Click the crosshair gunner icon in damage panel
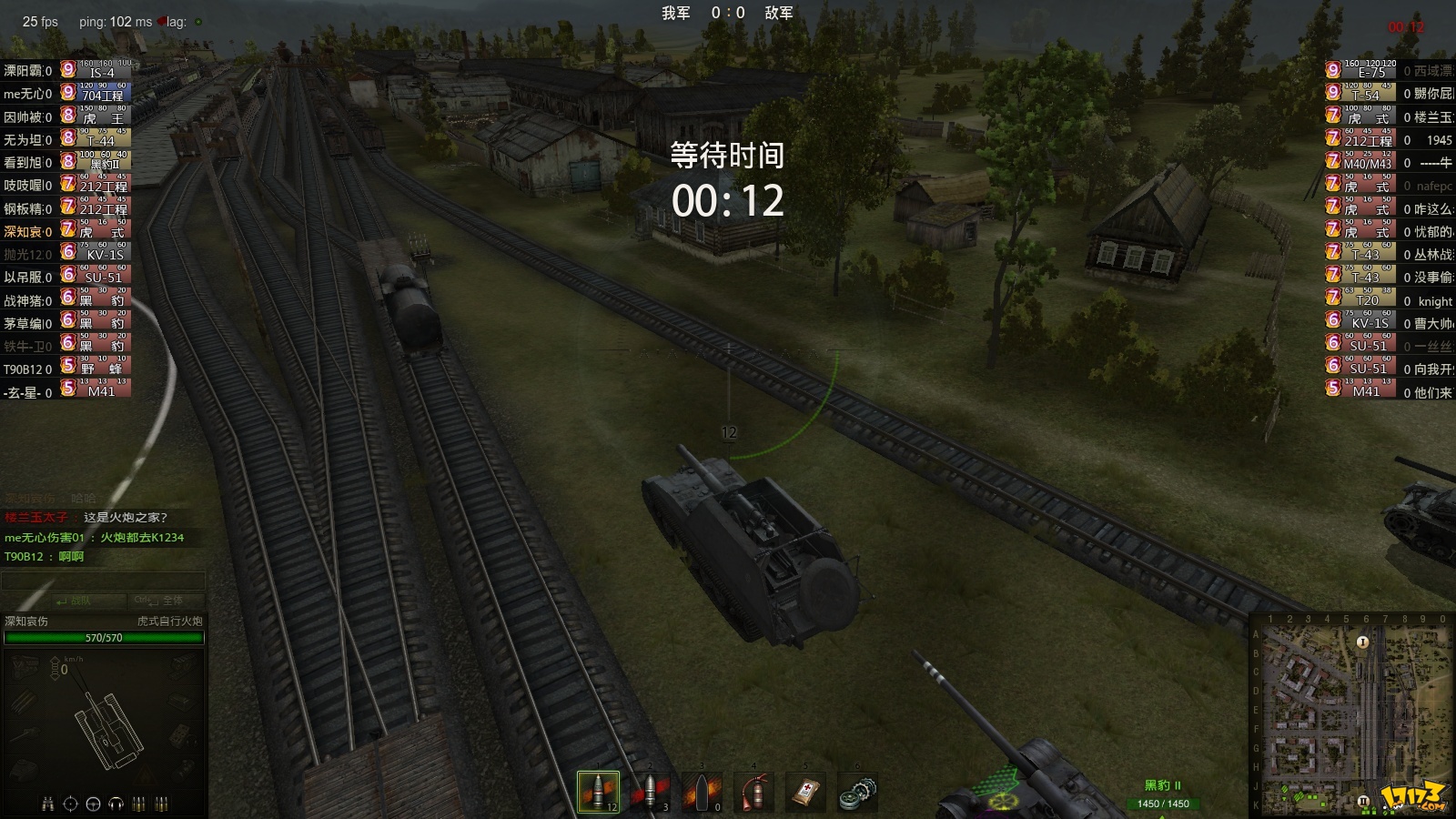Image resolution: width=1456 pixels, height=819 pixels. (x=70, y=804)
